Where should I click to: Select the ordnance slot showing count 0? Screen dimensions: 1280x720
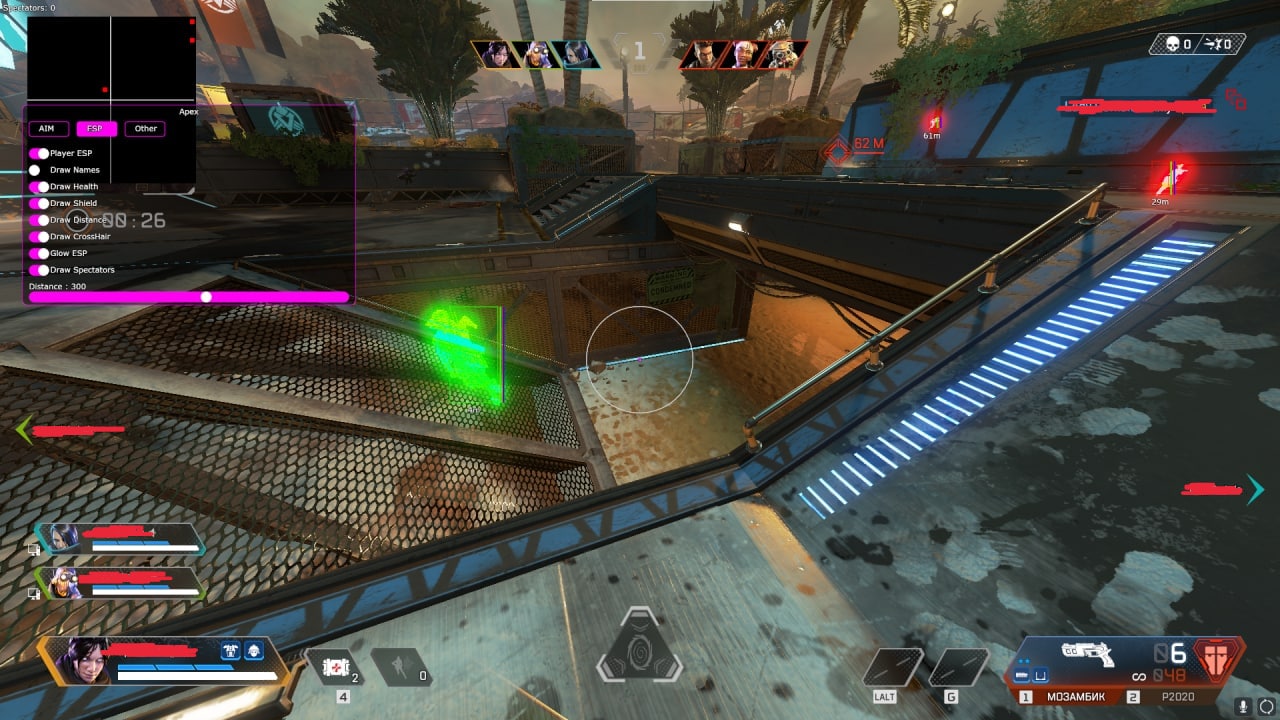coord(401,666)
